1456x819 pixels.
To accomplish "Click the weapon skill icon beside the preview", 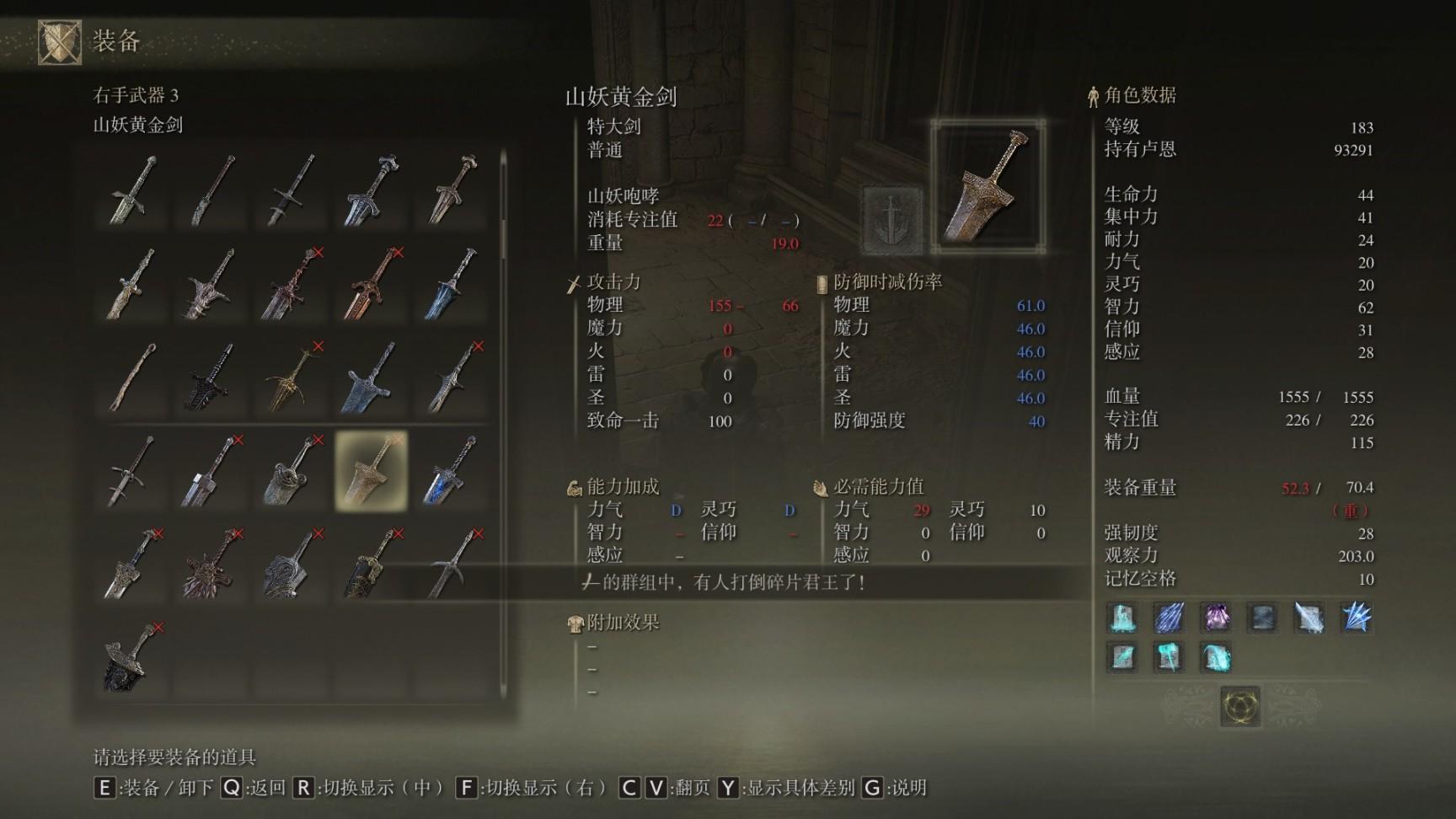I will click(891, 221).
